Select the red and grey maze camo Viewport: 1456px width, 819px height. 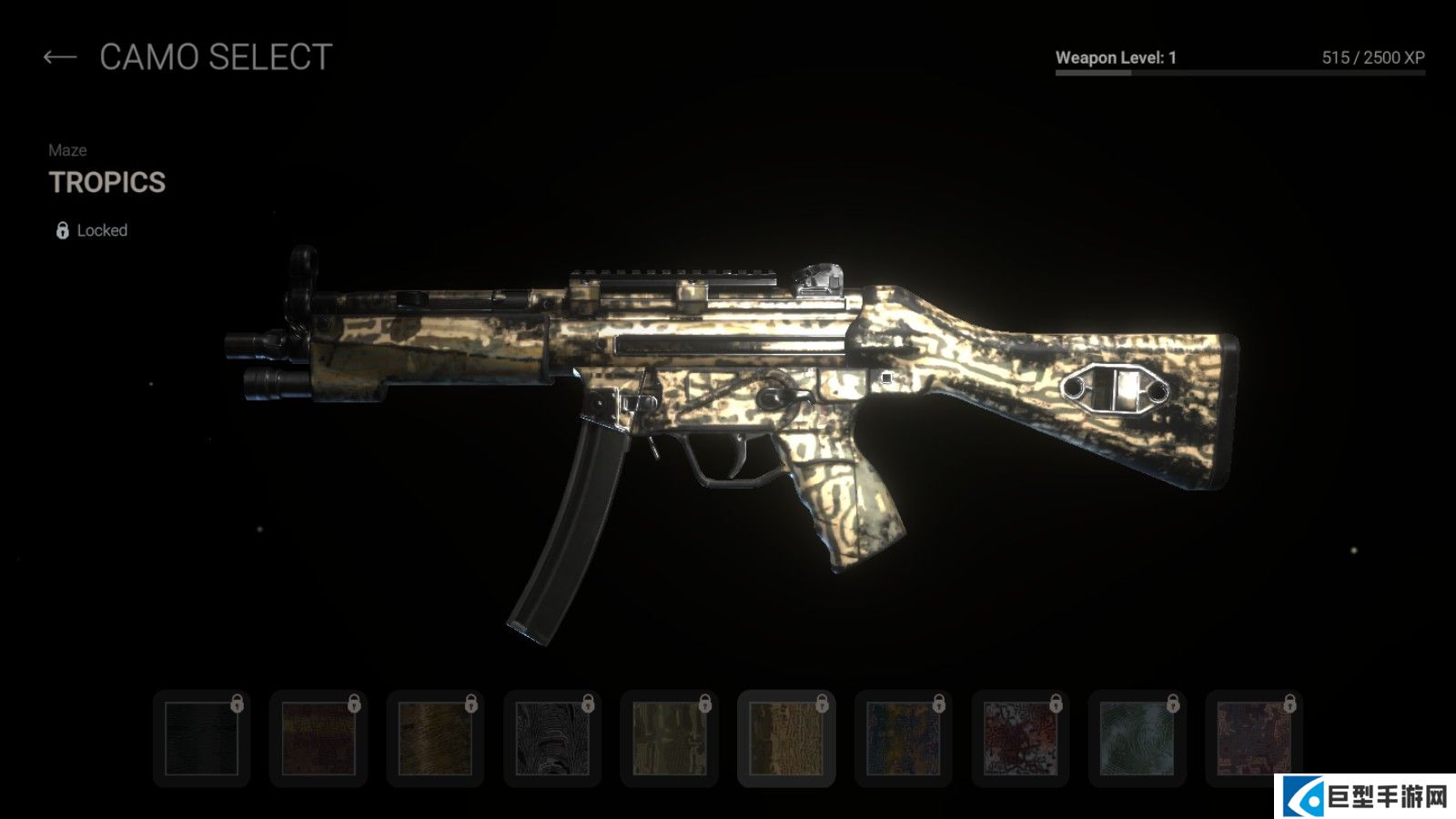1020,738
